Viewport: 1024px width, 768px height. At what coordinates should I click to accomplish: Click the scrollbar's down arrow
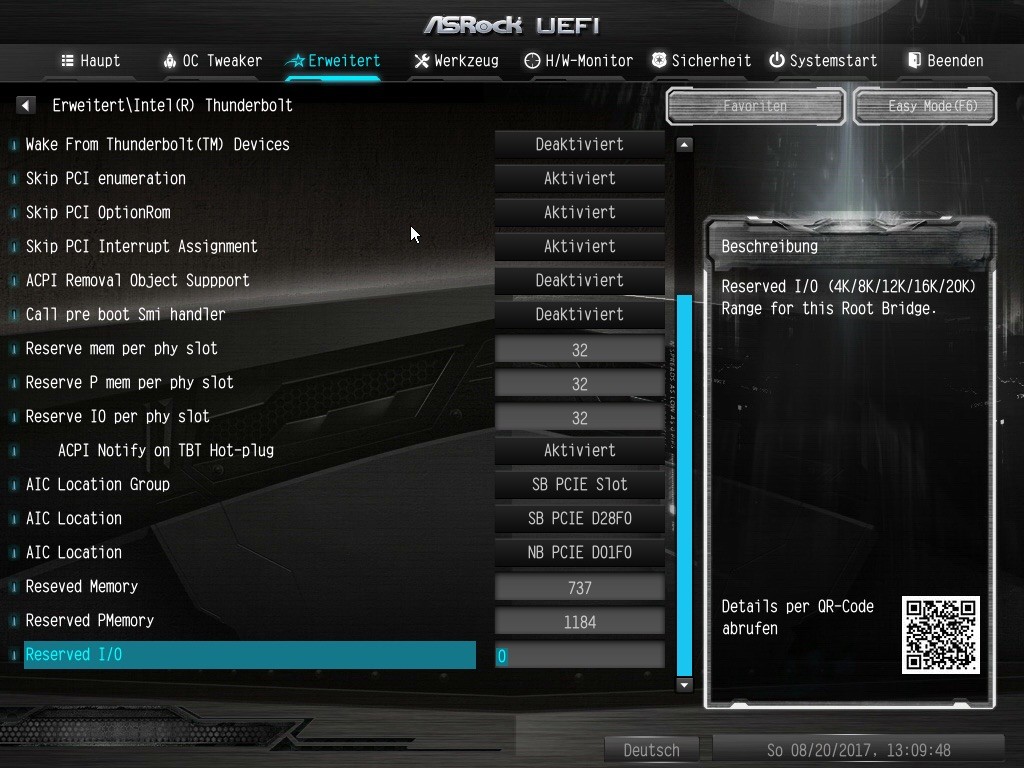685,685
